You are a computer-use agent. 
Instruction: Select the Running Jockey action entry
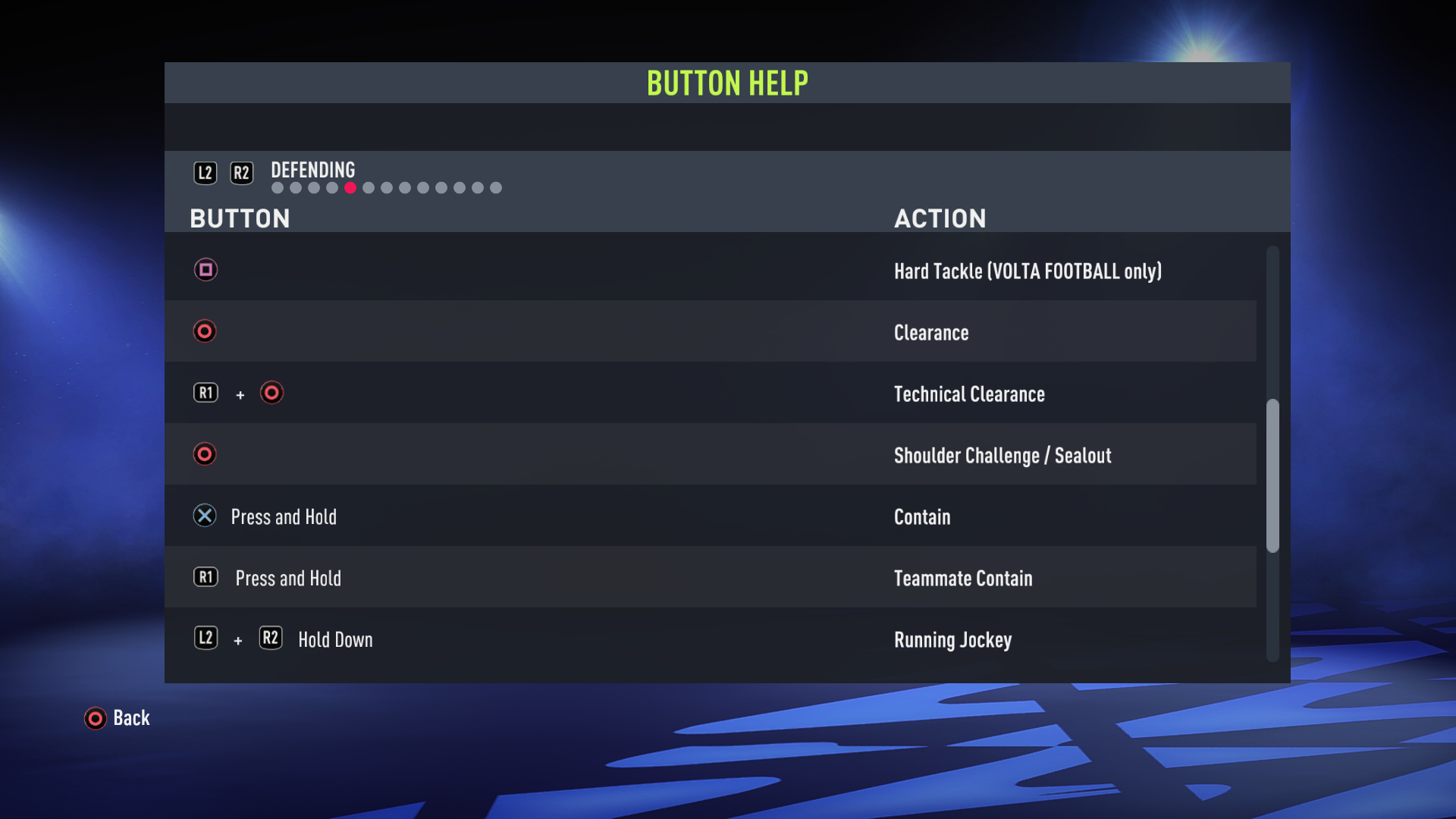pos(952,639)
